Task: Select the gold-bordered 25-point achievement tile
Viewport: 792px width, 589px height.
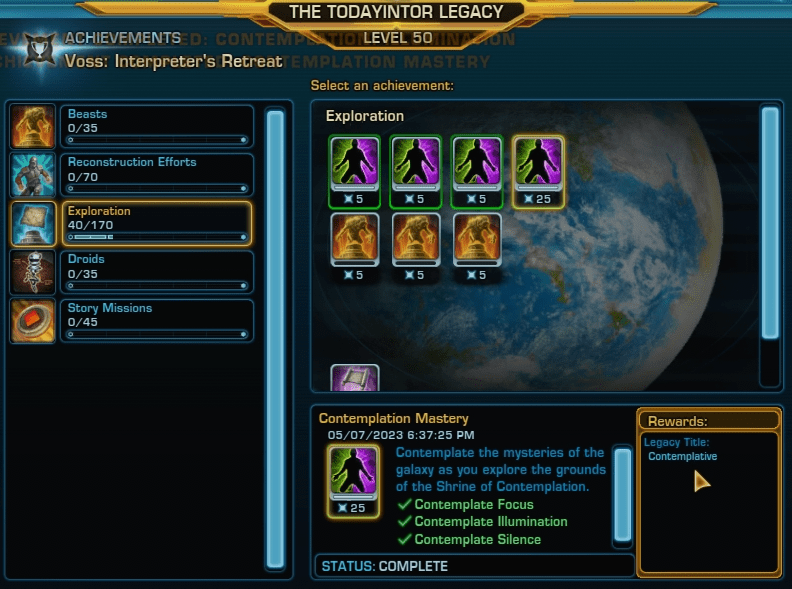Action: coord(540,171)
